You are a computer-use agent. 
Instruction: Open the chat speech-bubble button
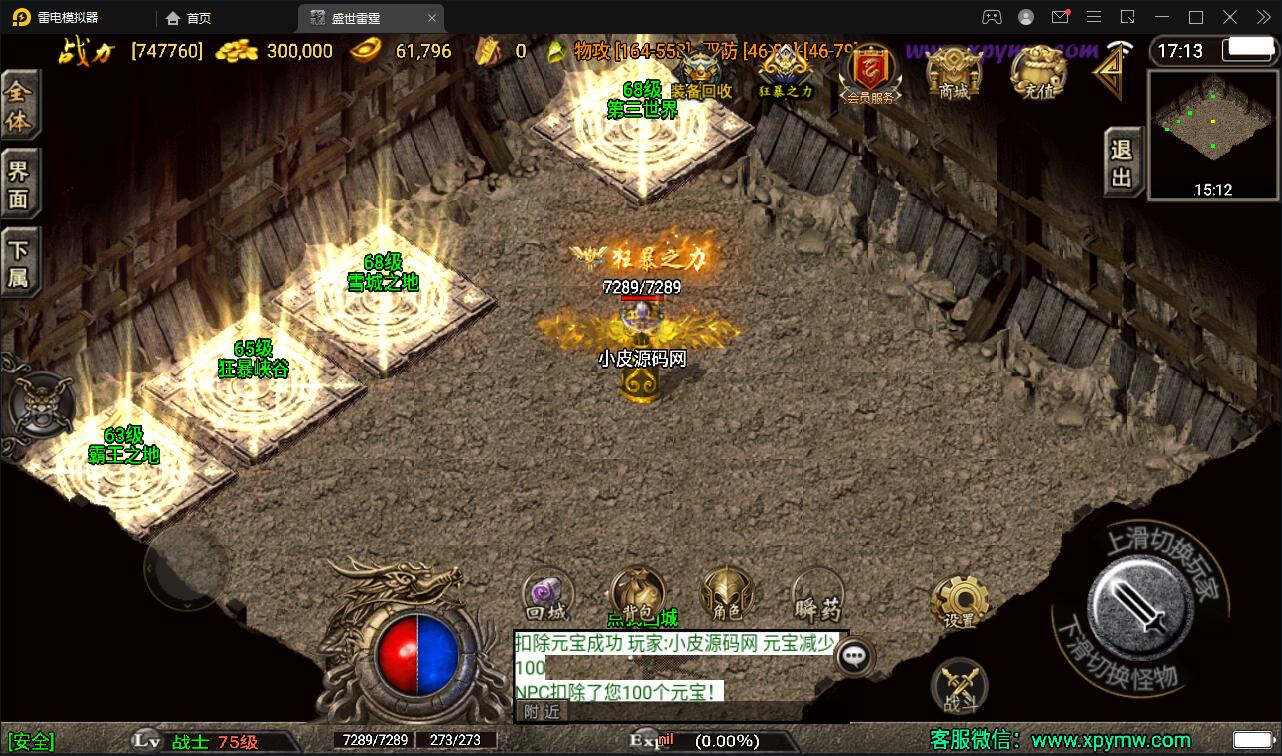tap(853, 656)
